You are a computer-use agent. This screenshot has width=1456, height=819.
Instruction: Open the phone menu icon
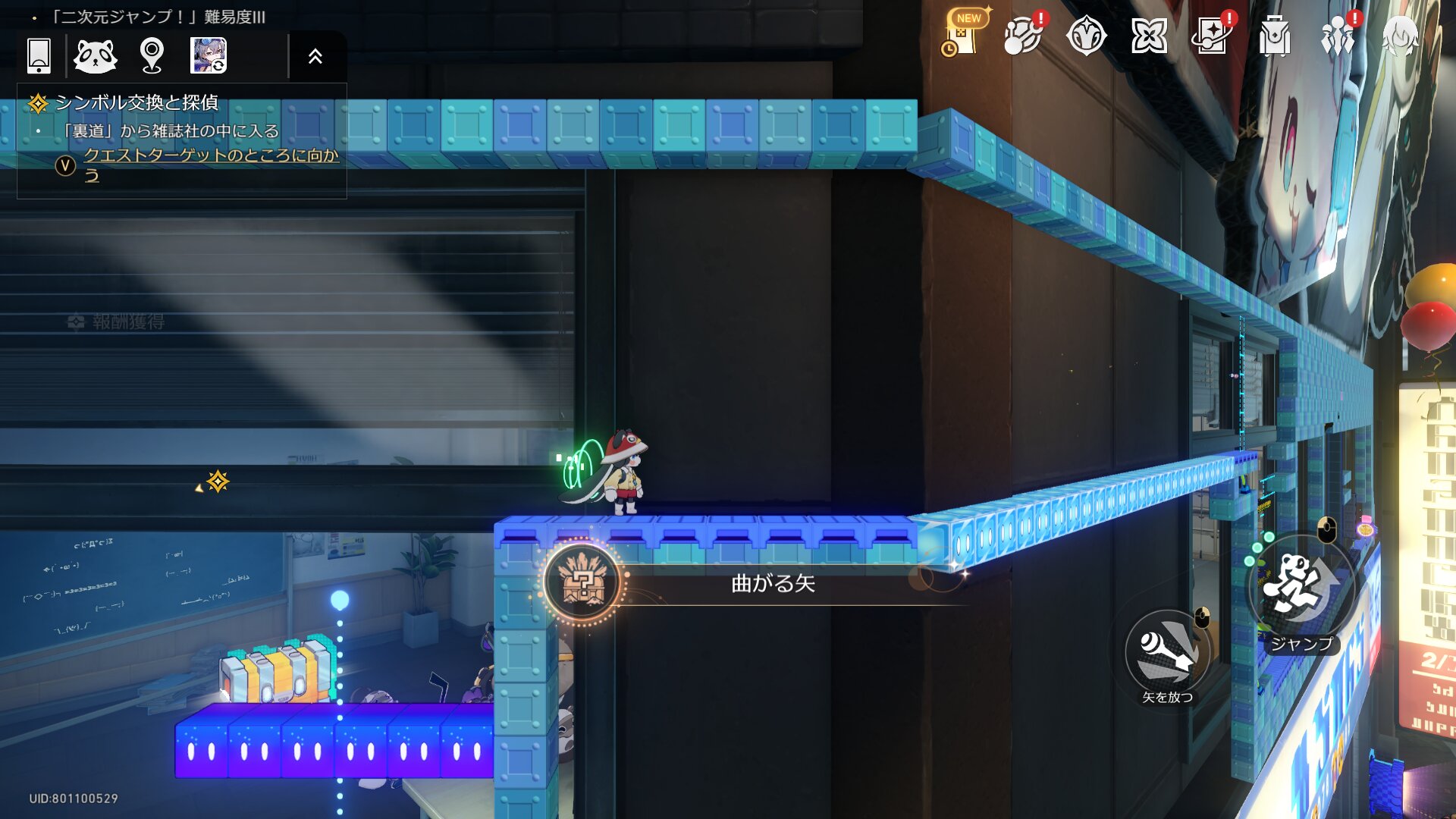39,56
